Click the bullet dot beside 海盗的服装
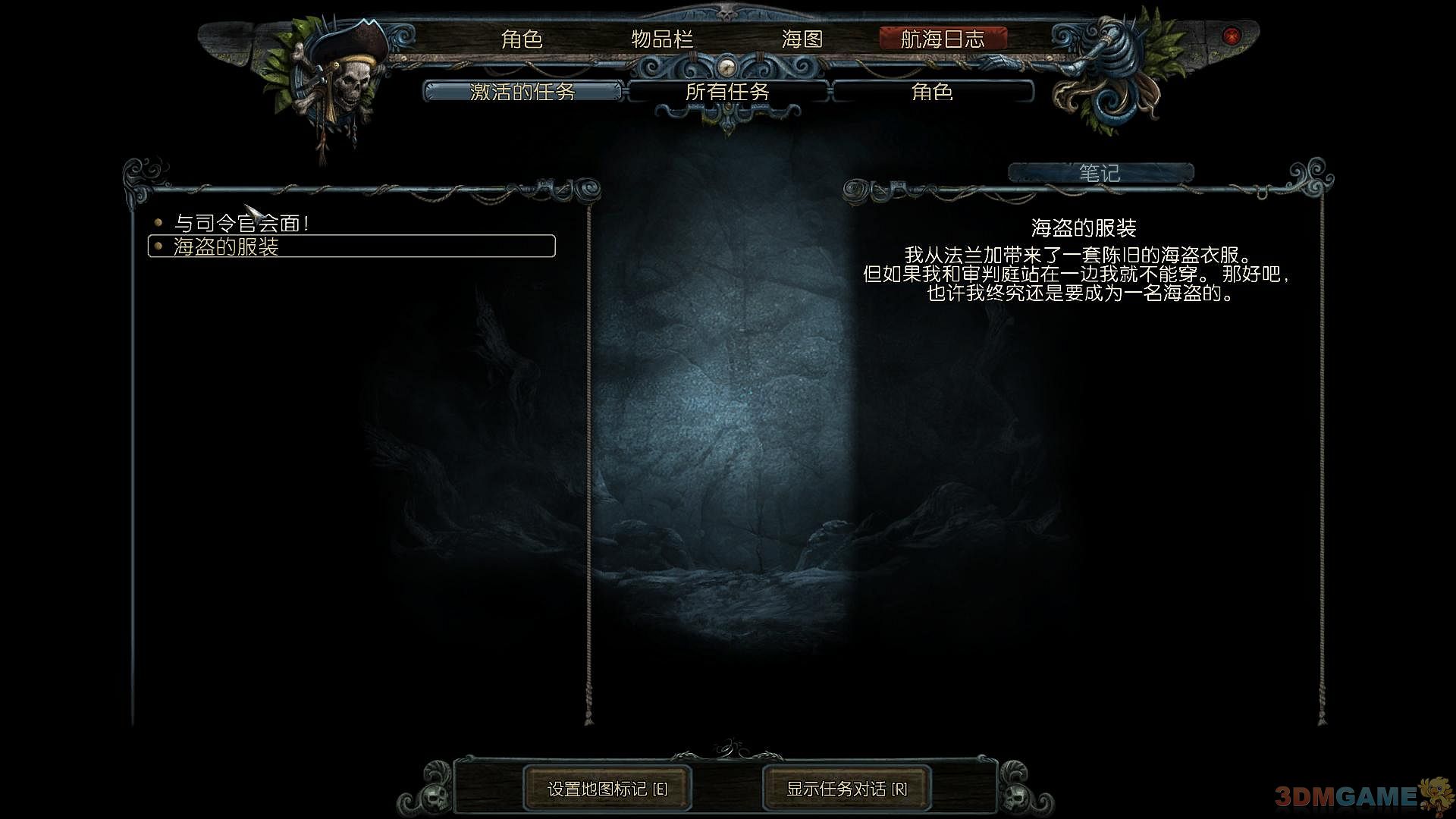Viewport: 1456px width, 819px height. click(157, 244)
